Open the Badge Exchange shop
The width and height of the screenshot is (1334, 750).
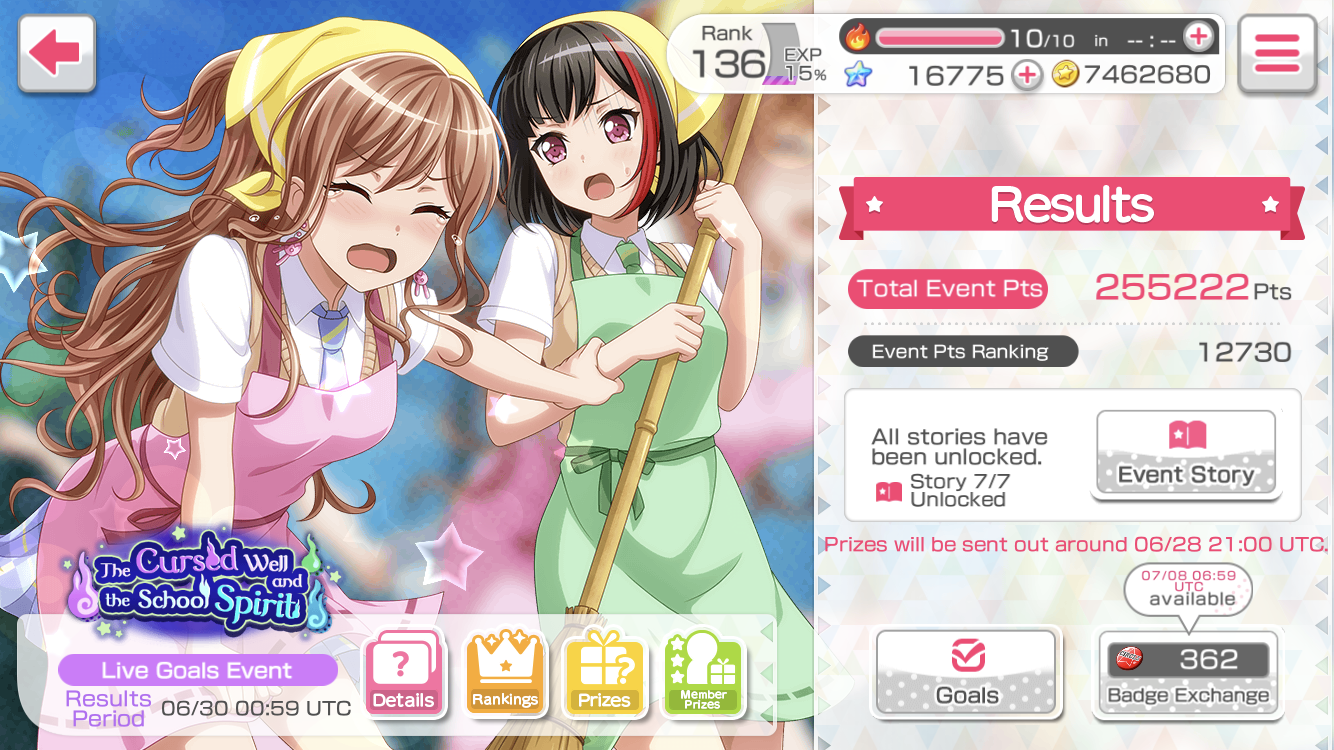(1187, 673)
